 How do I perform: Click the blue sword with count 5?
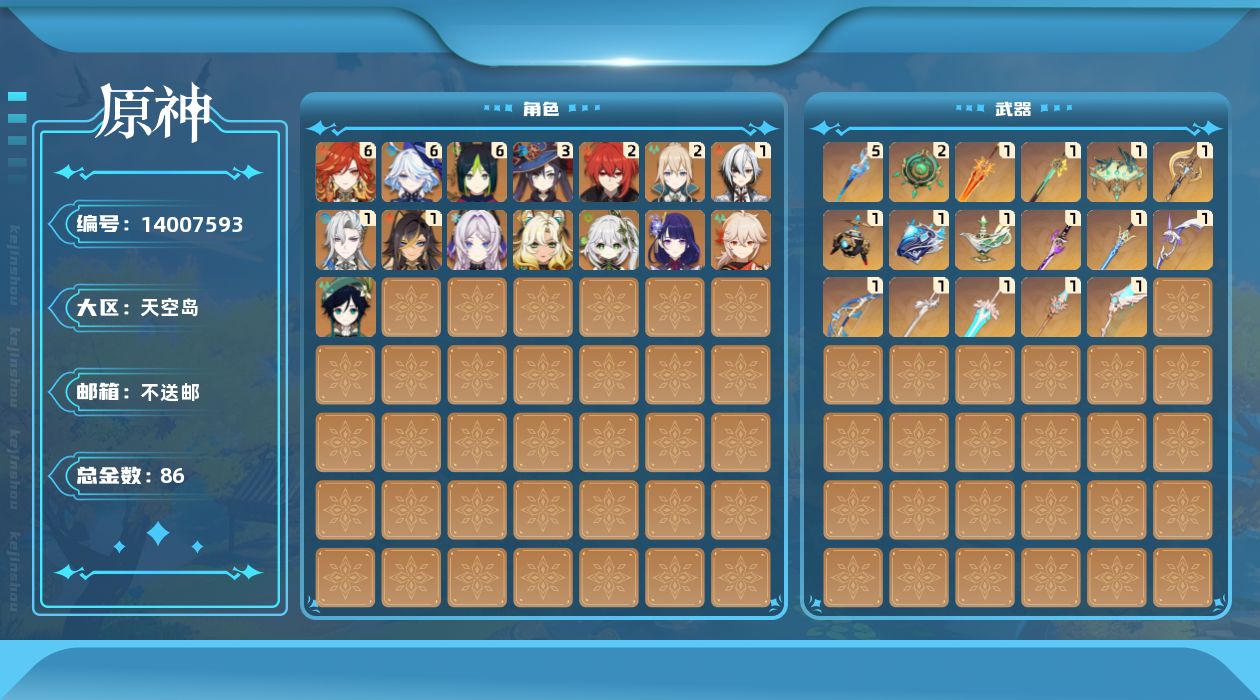pyautogui.click(x=853, y=172)
